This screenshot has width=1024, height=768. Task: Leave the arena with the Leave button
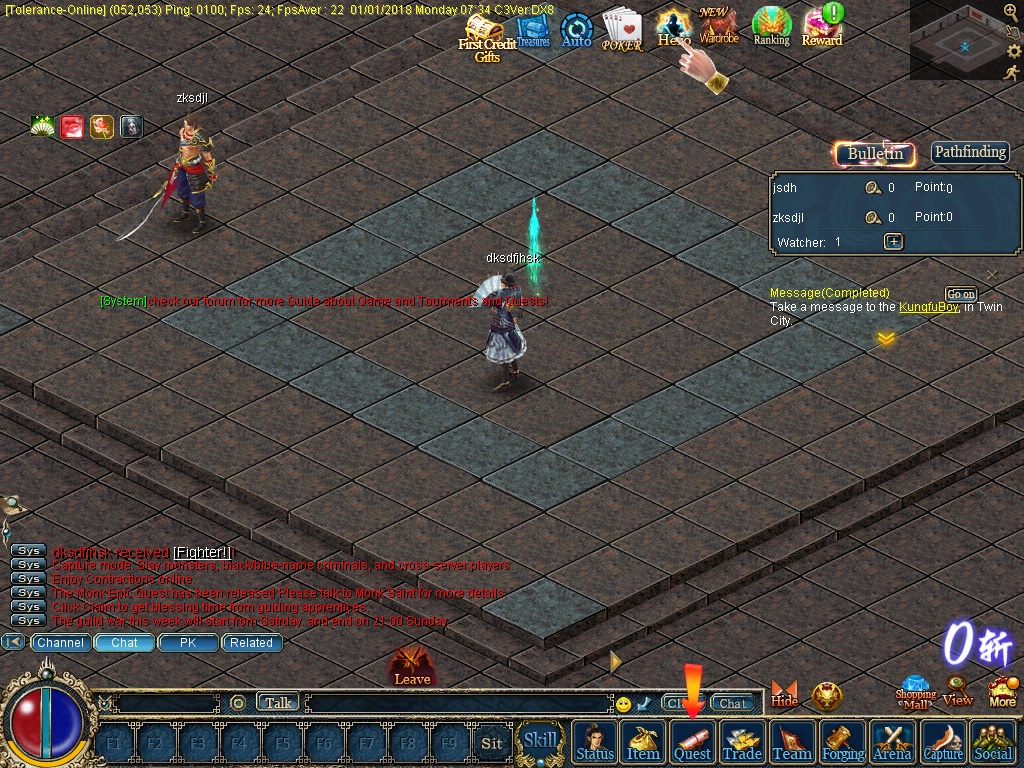point(412,667)
